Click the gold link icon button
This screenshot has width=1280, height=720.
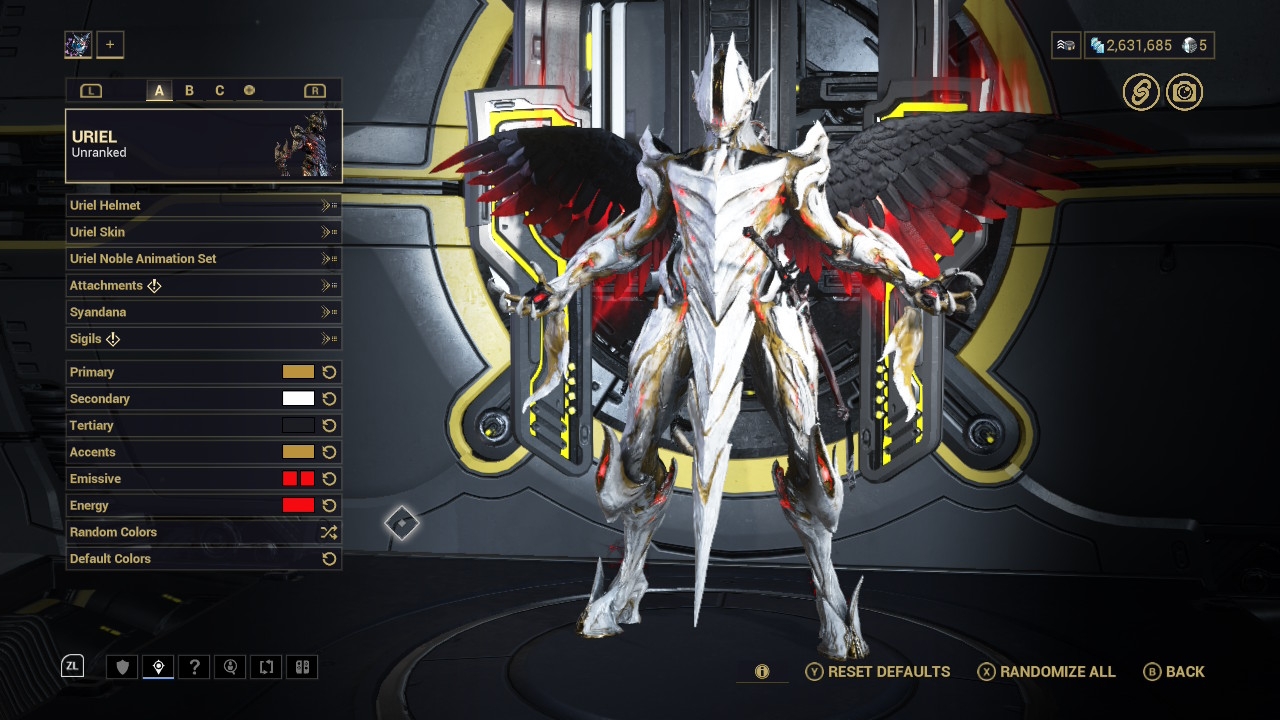point(1140,92)
